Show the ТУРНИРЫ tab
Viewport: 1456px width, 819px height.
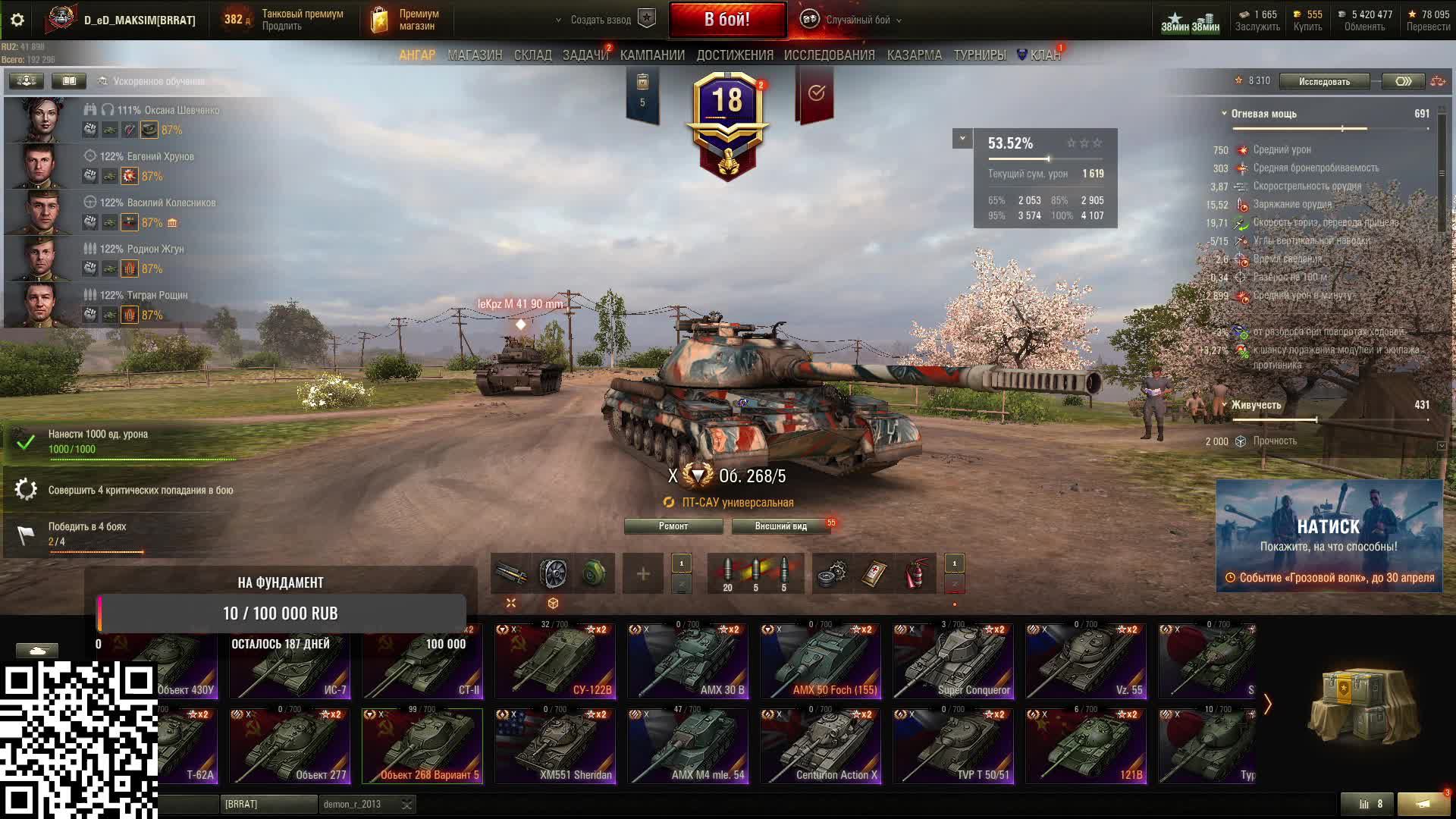[979, 55]
